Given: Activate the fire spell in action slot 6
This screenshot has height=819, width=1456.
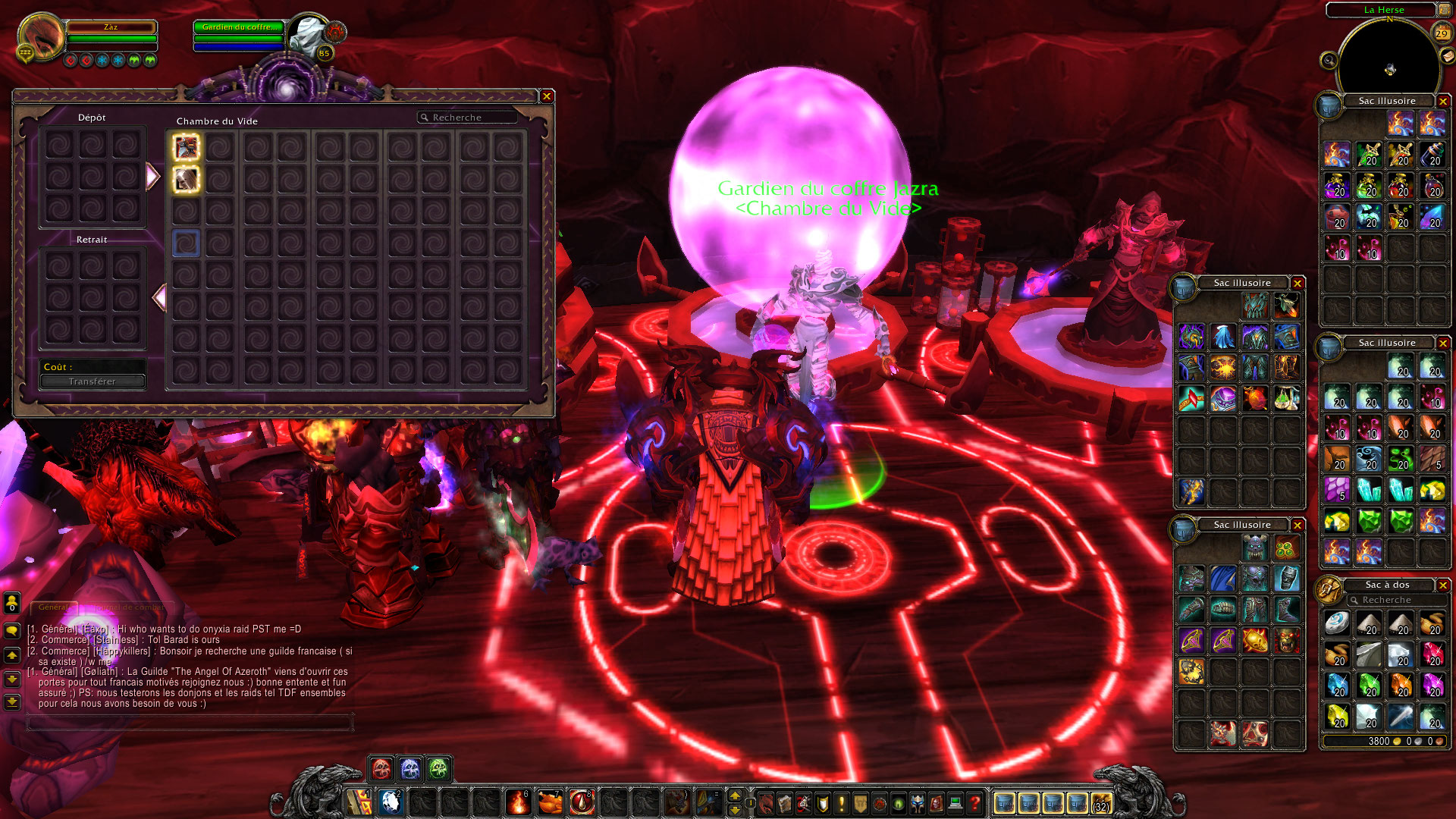Looking at the screenshot, I should point(518,802).
